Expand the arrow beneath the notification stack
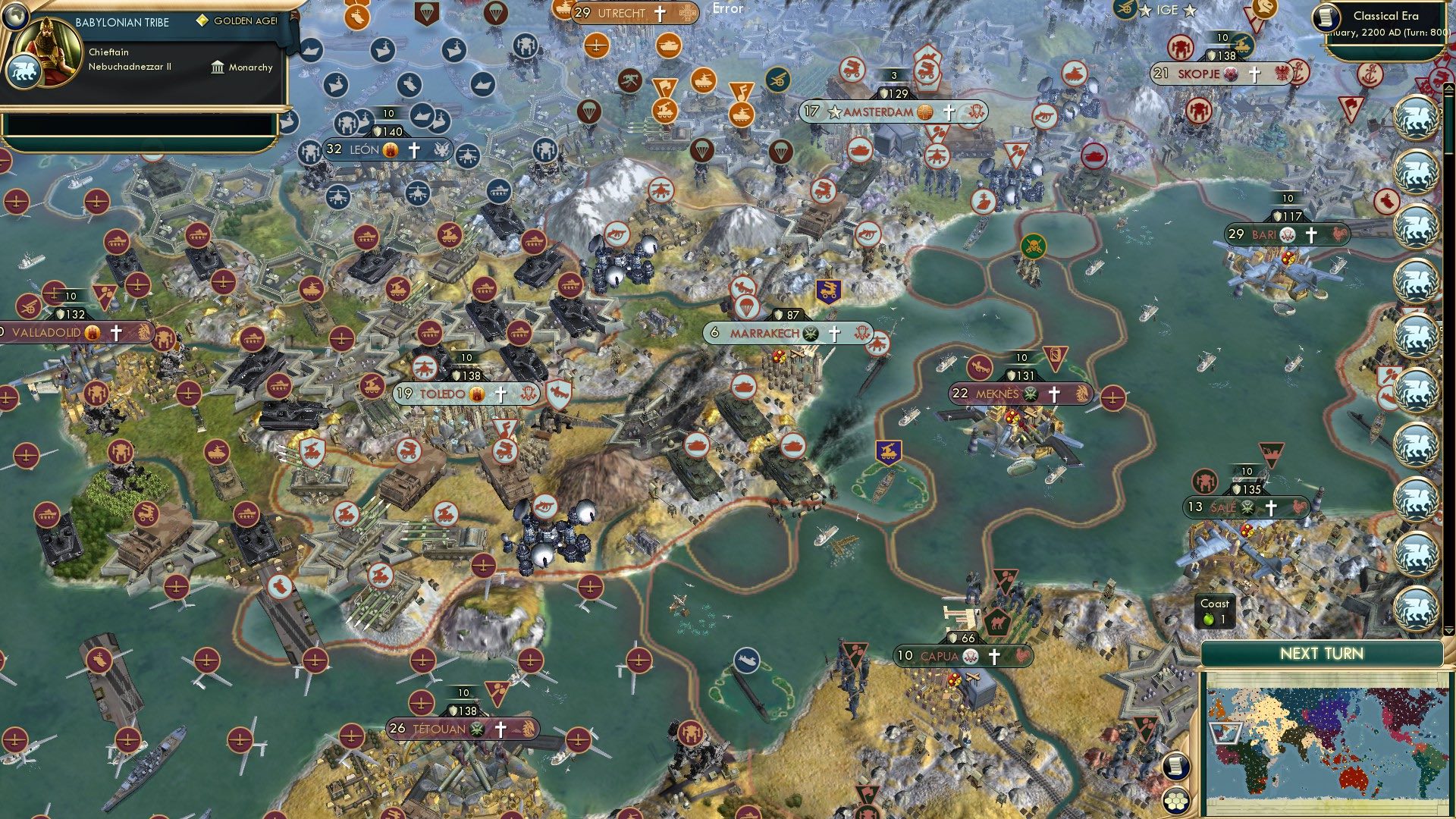The width and height of the screenshot is (1456, 819). click(1448, 631)
